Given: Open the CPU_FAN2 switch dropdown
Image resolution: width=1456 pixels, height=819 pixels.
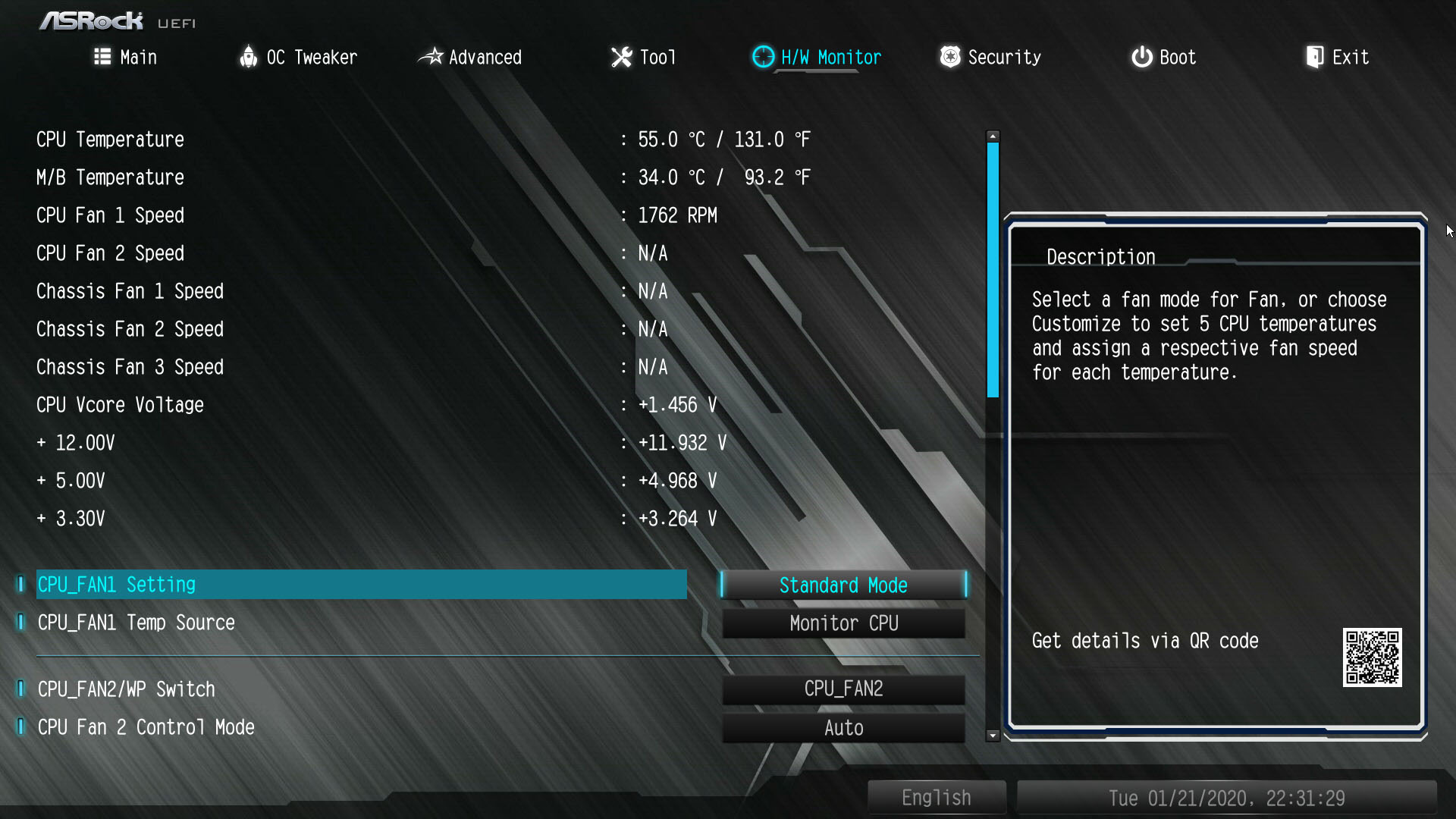Looking at the screenshot, I should coord(843,689).
